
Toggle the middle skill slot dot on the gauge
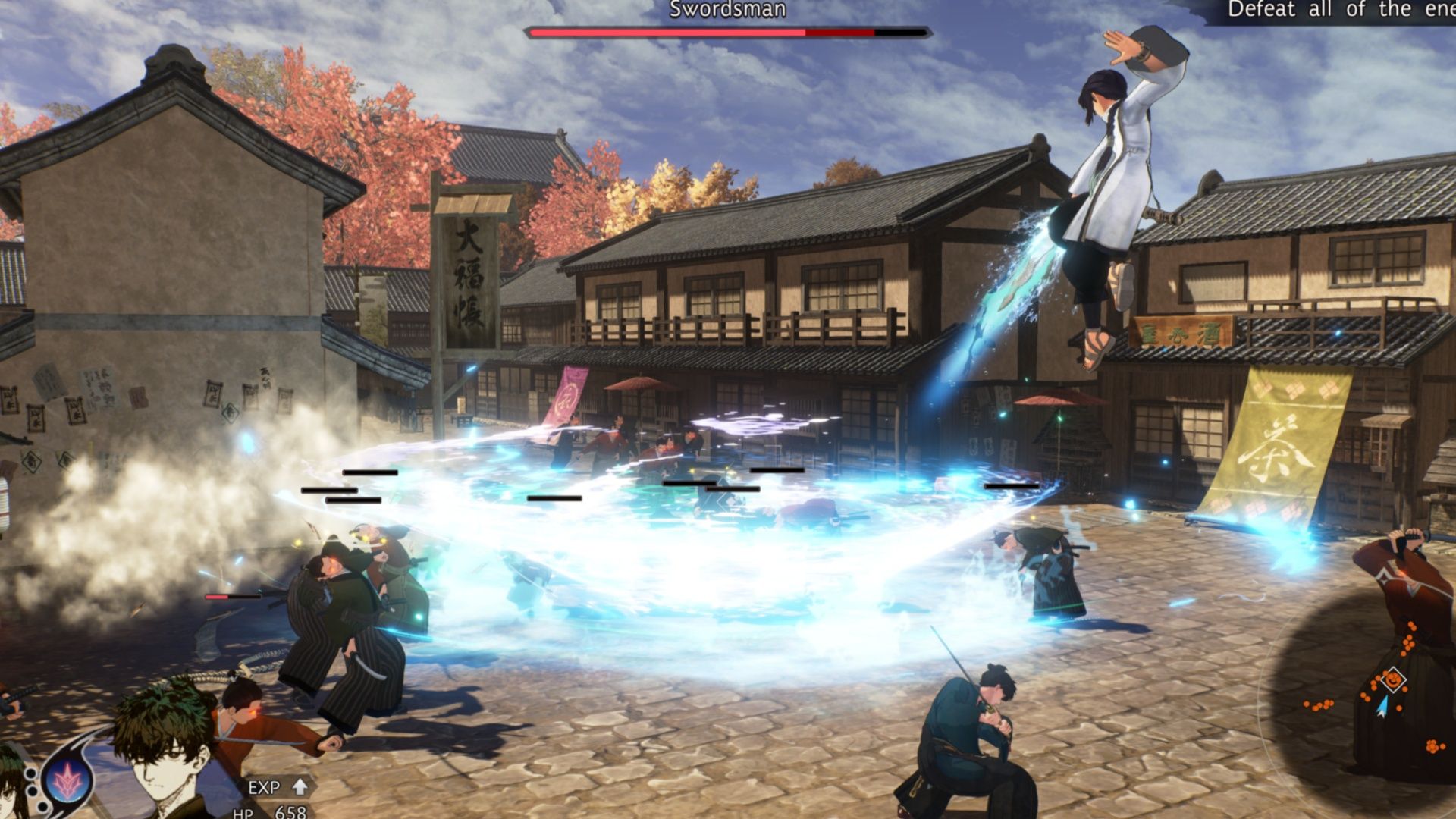tap(32, 792)
